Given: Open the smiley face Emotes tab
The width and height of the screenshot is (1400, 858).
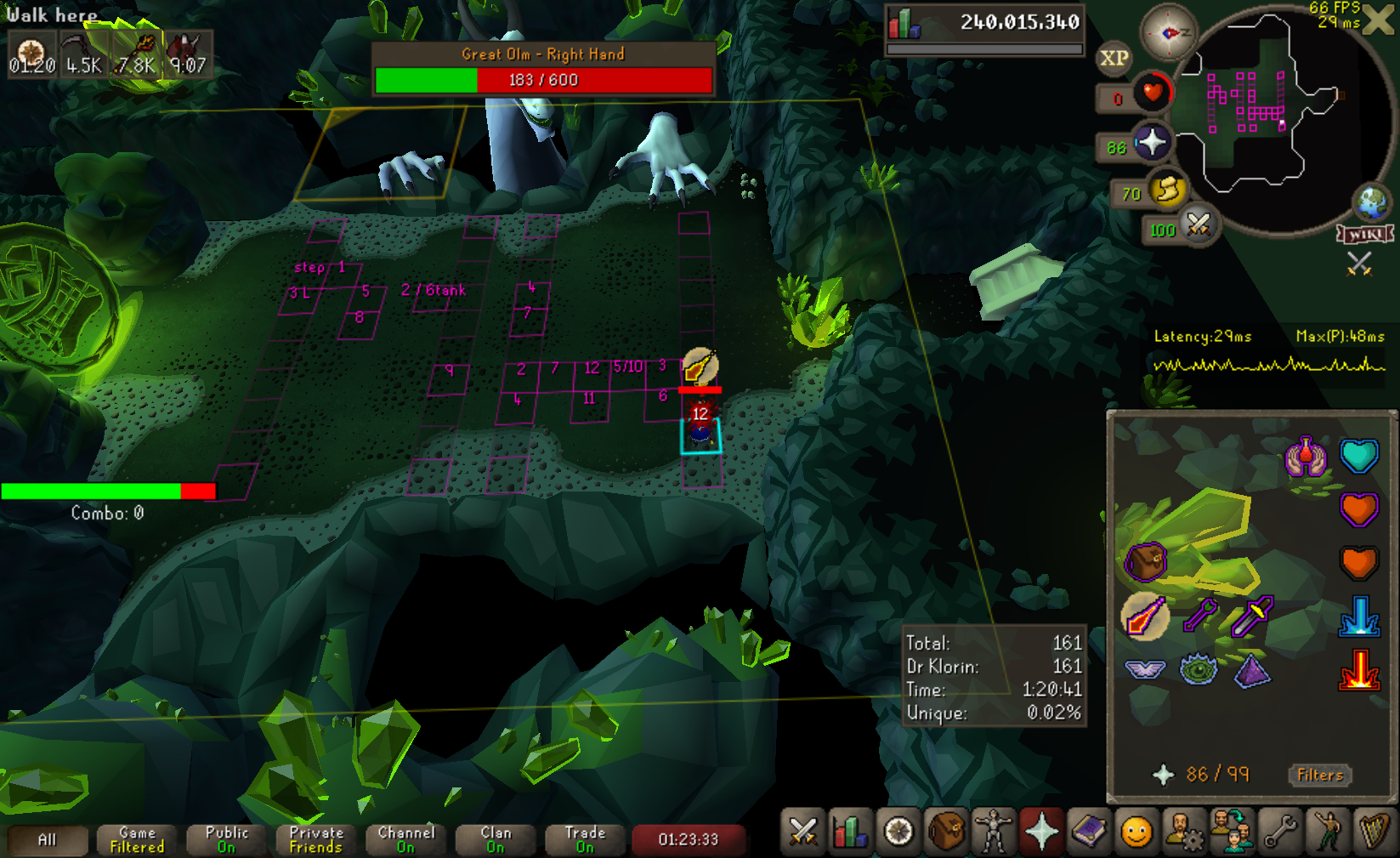Looking at the screenshot, I should (x=1136, y=832).
